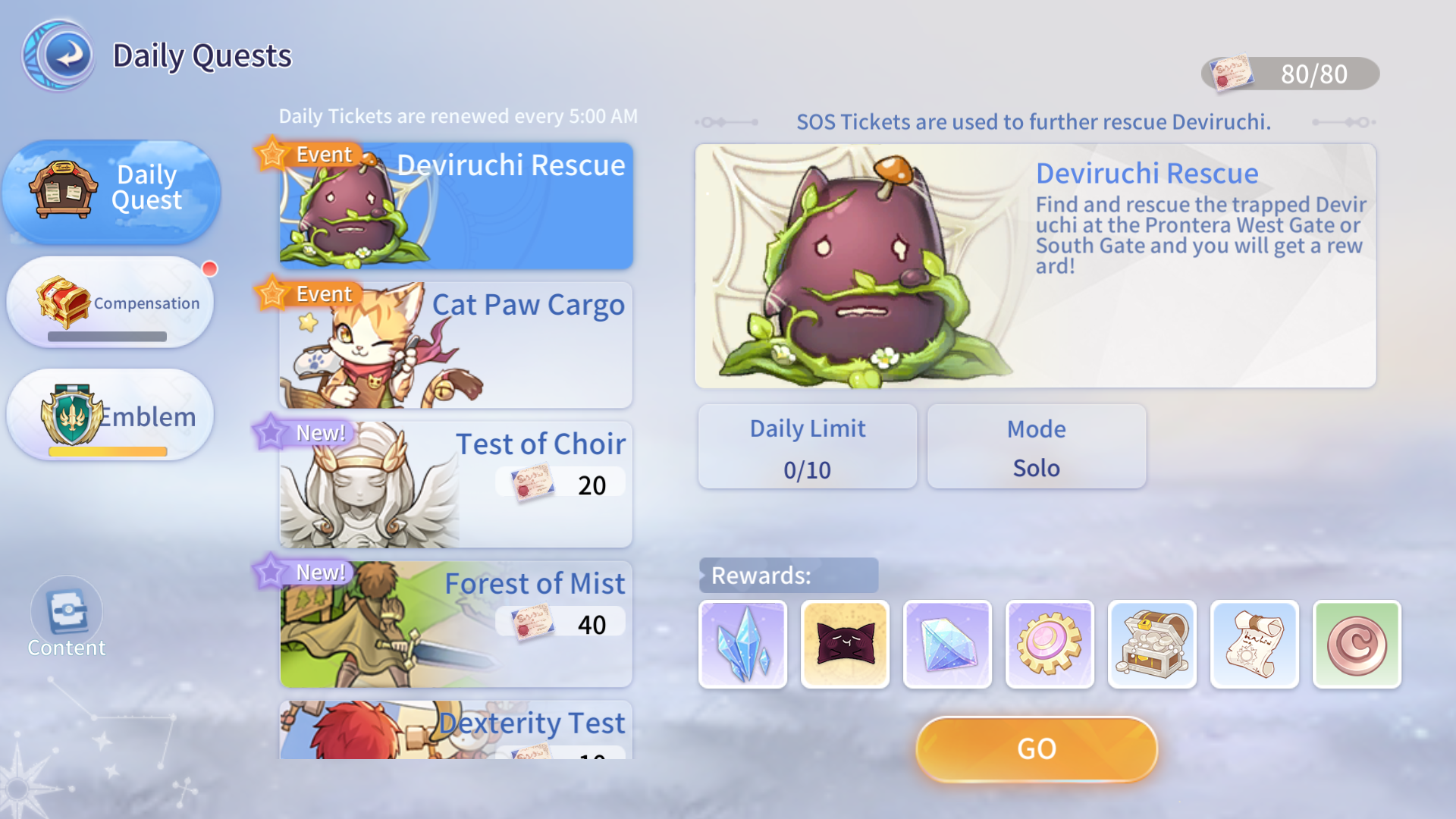Image resolution: width=1456 pixels, height=819 pixels.
Task: Select the Forest of Mist quest
Action: [455, 623]
